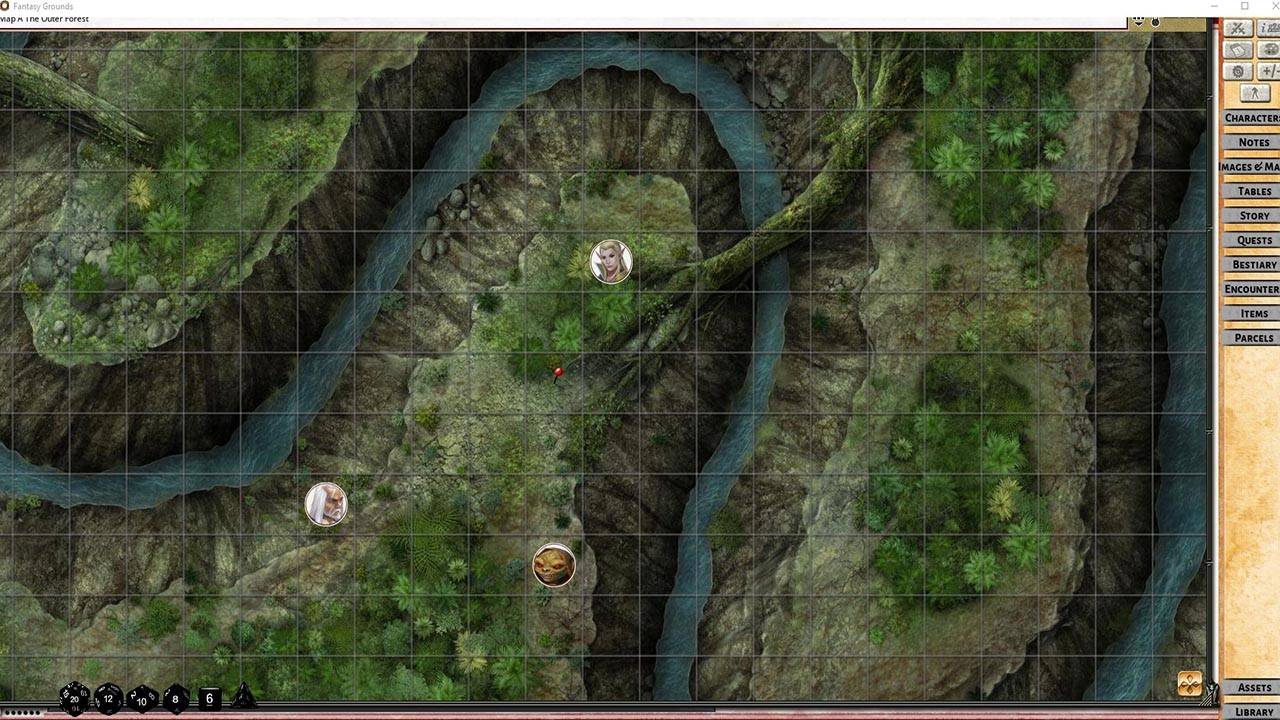The image size is (1280, 720).
Task: Switch to the Quests tab
Action: 1251,240
